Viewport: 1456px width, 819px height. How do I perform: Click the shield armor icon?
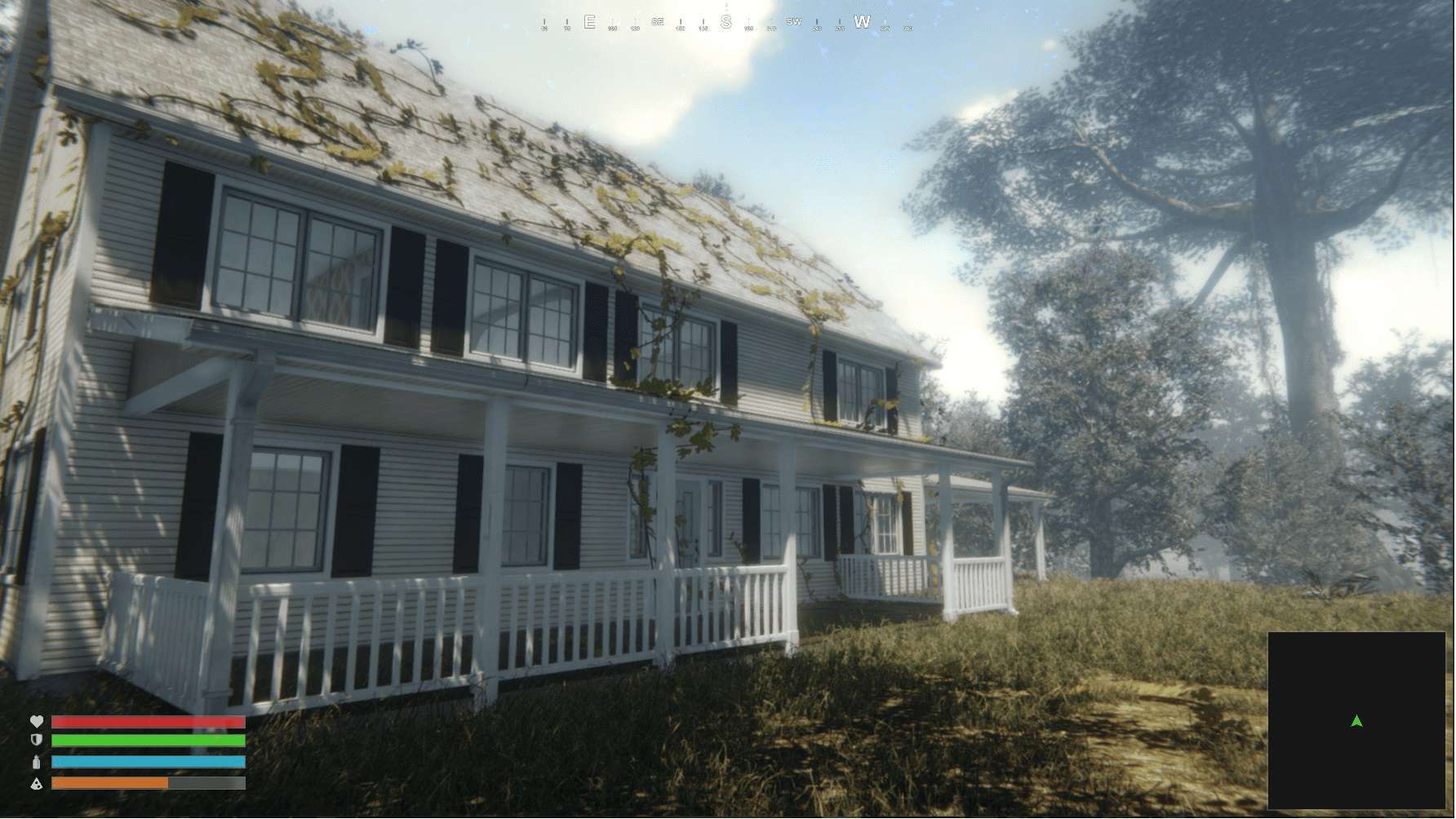coord(36,741)
